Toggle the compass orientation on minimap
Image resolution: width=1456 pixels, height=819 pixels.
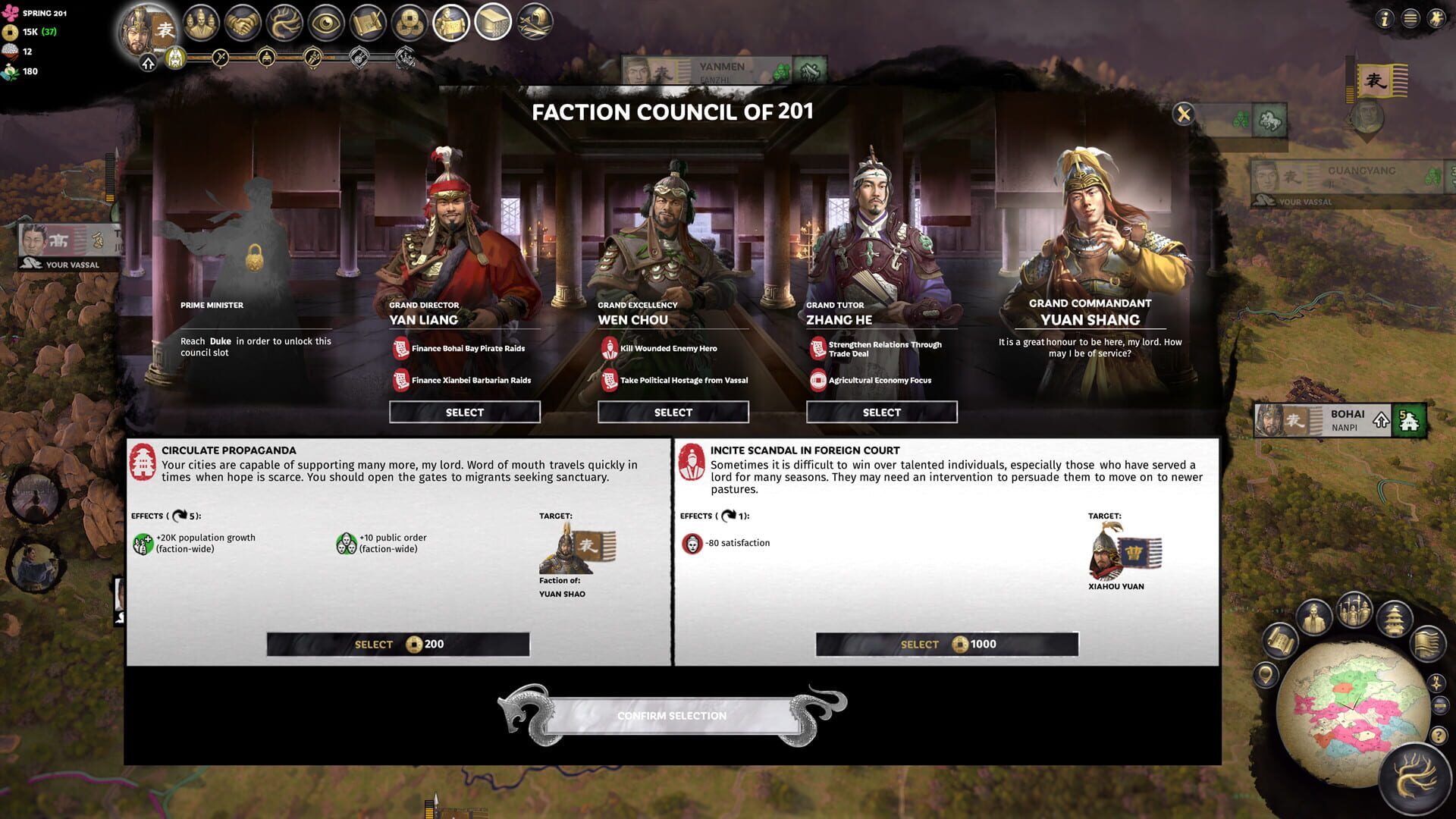coord(1436,684)
